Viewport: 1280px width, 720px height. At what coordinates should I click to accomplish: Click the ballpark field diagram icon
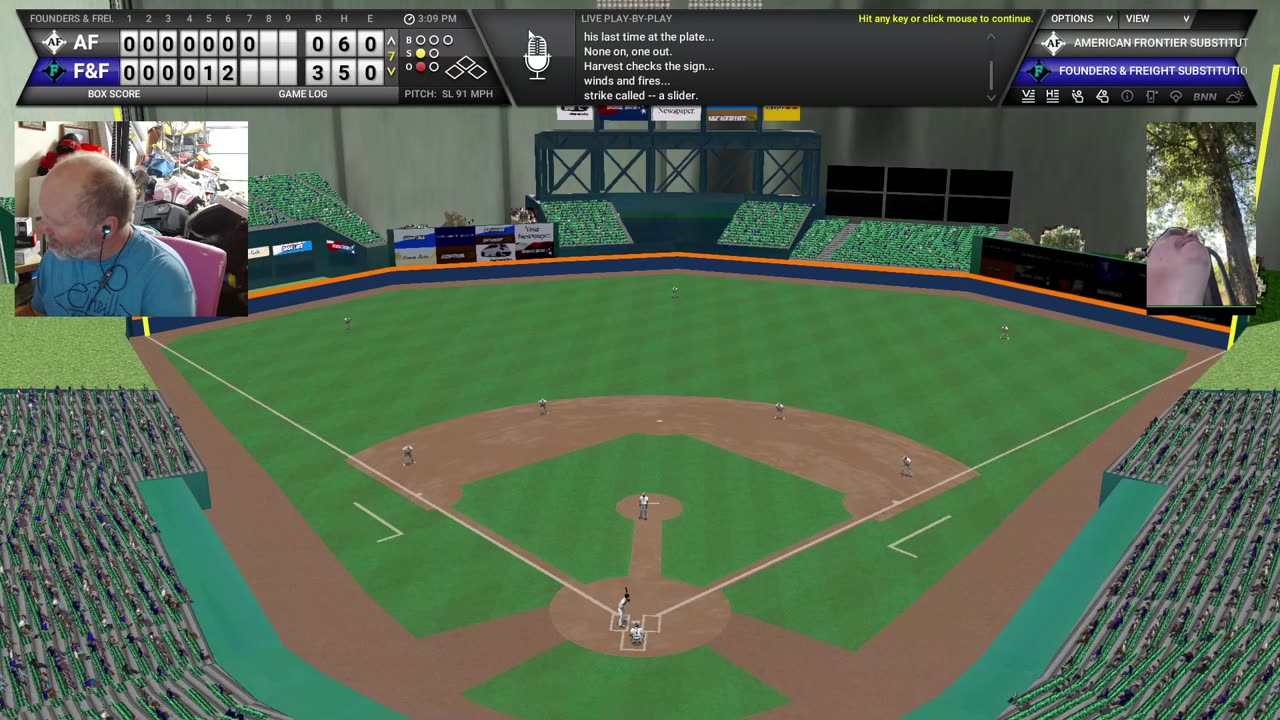click(x=1176, y=96)
